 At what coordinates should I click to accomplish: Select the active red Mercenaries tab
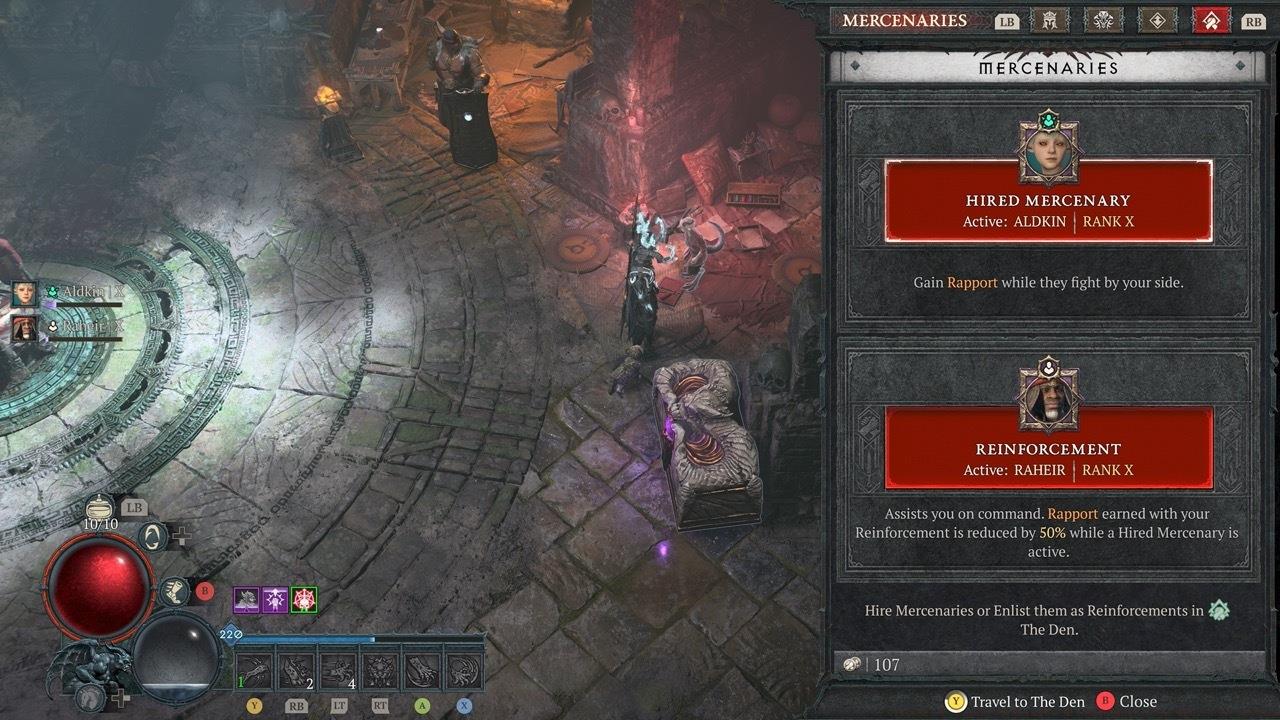pyautogui.click(x=1211, y=20)
